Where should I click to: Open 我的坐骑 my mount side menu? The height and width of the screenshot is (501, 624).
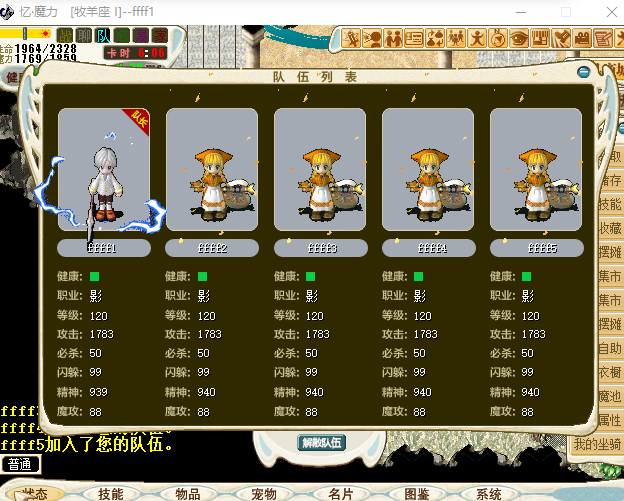(x=598, y=444)
